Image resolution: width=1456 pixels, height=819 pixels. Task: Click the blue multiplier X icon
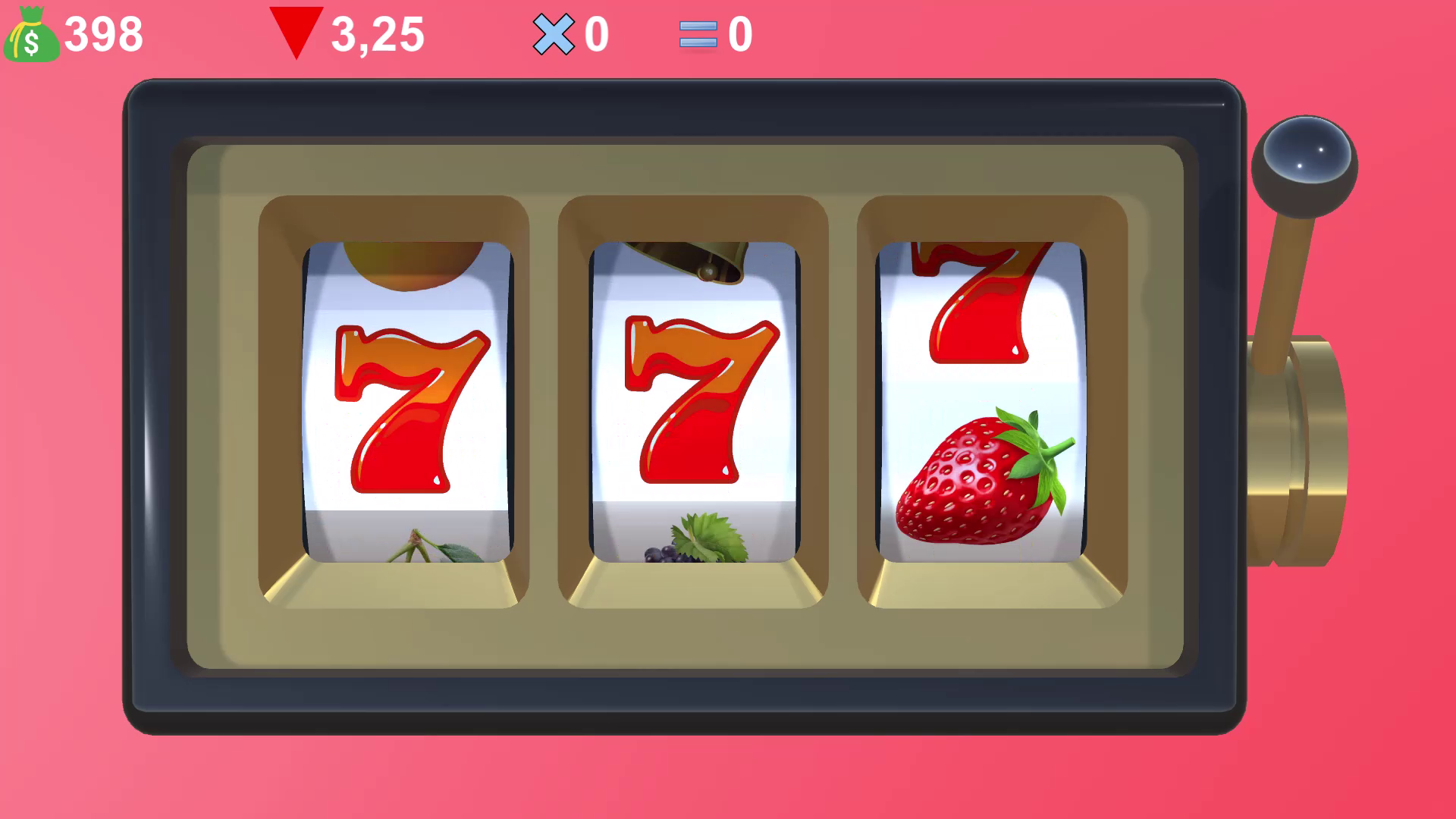pos(554,33)
